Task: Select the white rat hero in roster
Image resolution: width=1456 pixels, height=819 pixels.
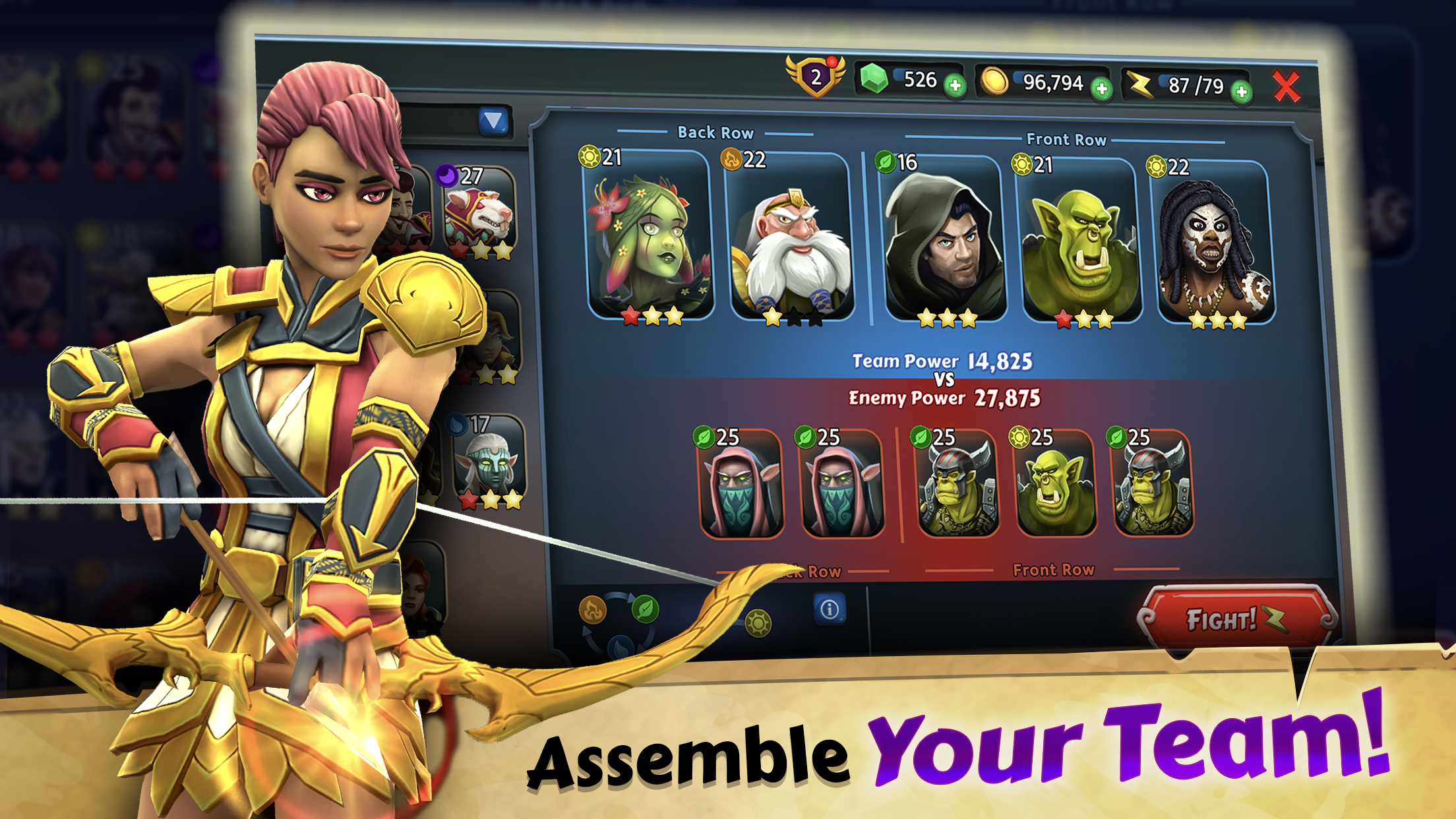Action: (x=479, y=212)
